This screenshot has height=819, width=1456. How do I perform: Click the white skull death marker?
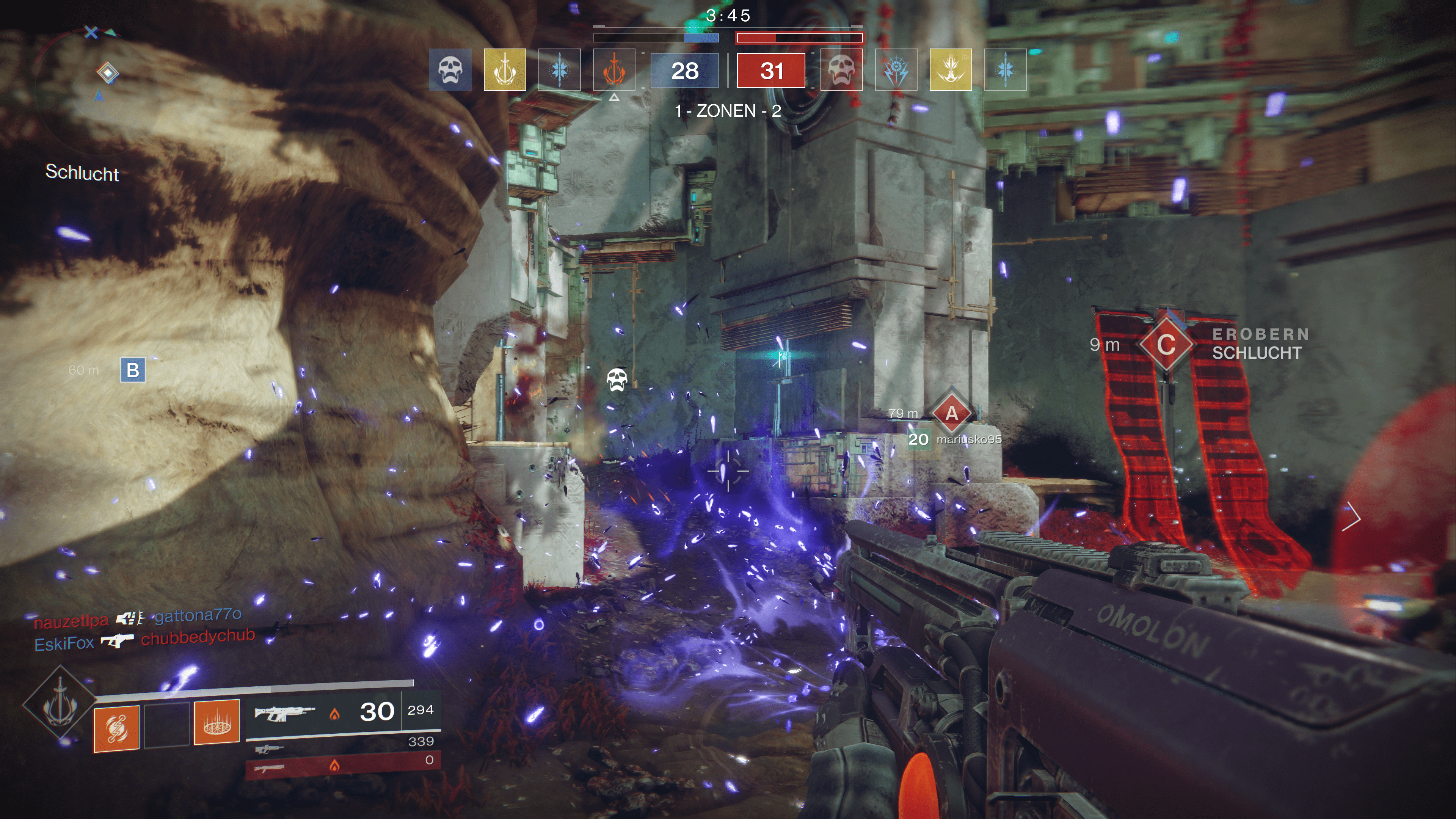(x=617, y=379)
